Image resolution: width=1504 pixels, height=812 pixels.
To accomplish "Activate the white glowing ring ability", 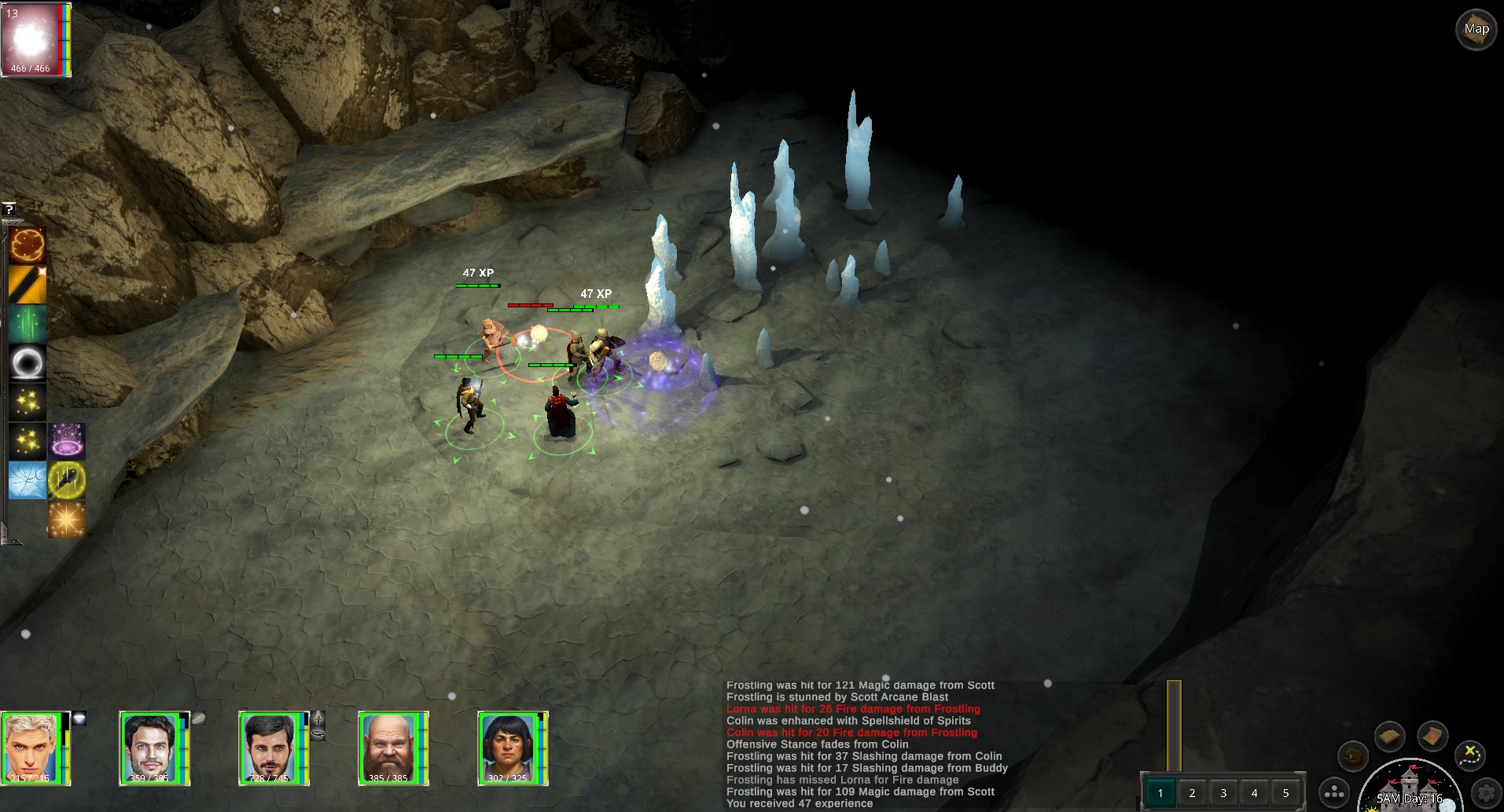I will pyautogui.click(x=28, y=363).
